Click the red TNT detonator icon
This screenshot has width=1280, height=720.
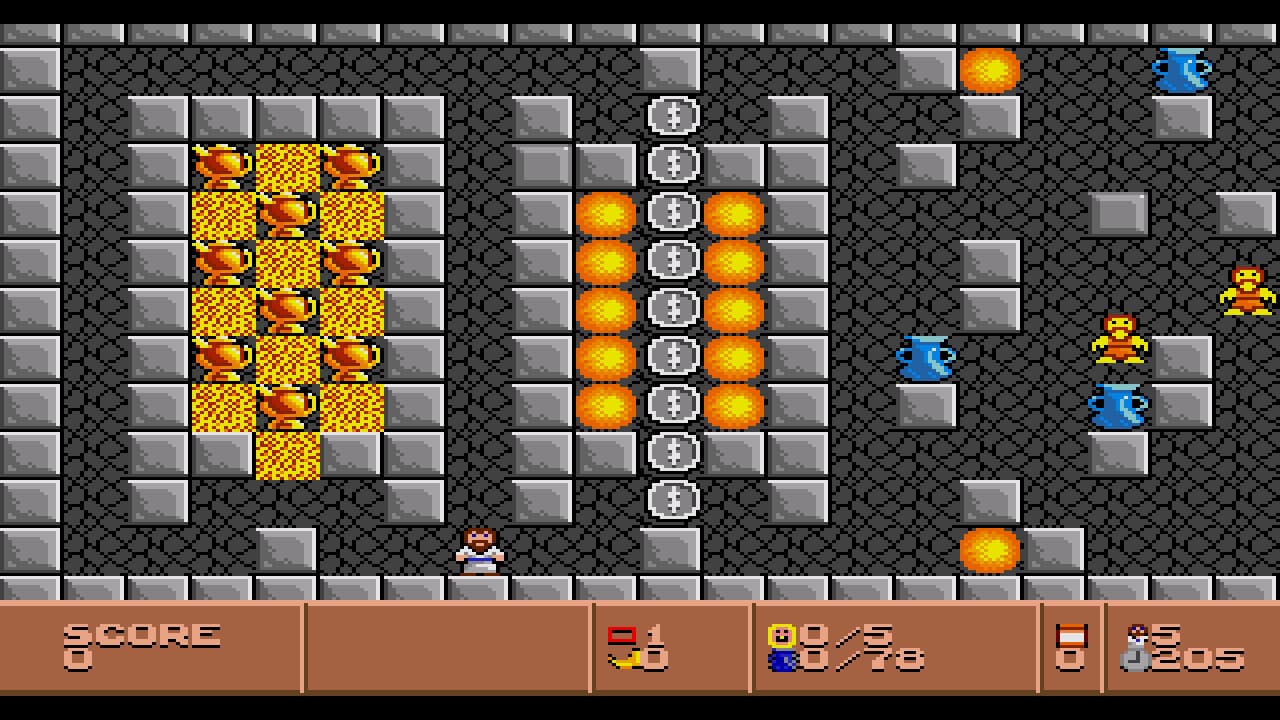(623, 632)
